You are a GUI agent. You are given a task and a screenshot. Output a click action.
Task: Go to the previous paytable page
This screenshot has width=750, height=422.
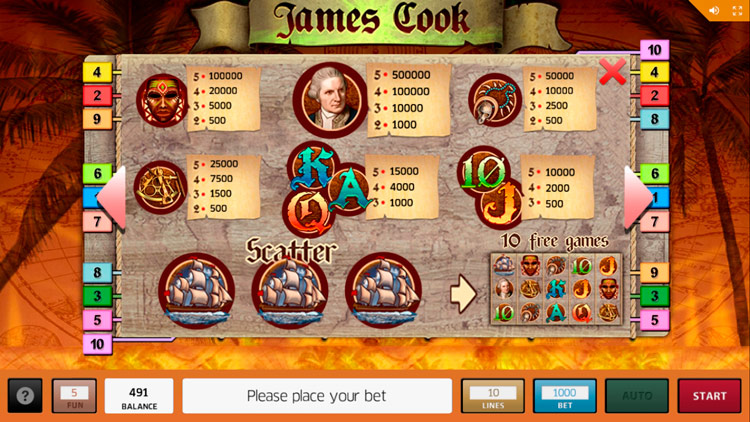(x=111, y=198)
